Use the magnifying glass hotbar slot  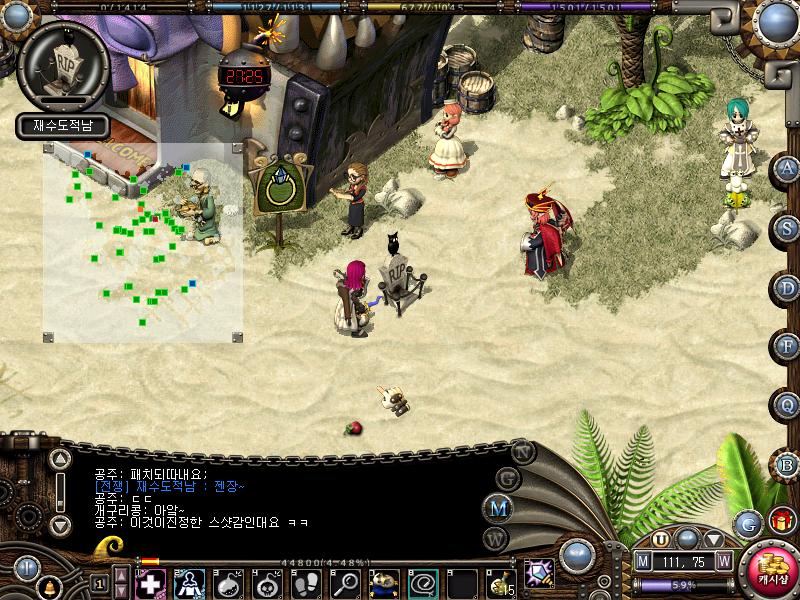(x=346, y=582)
